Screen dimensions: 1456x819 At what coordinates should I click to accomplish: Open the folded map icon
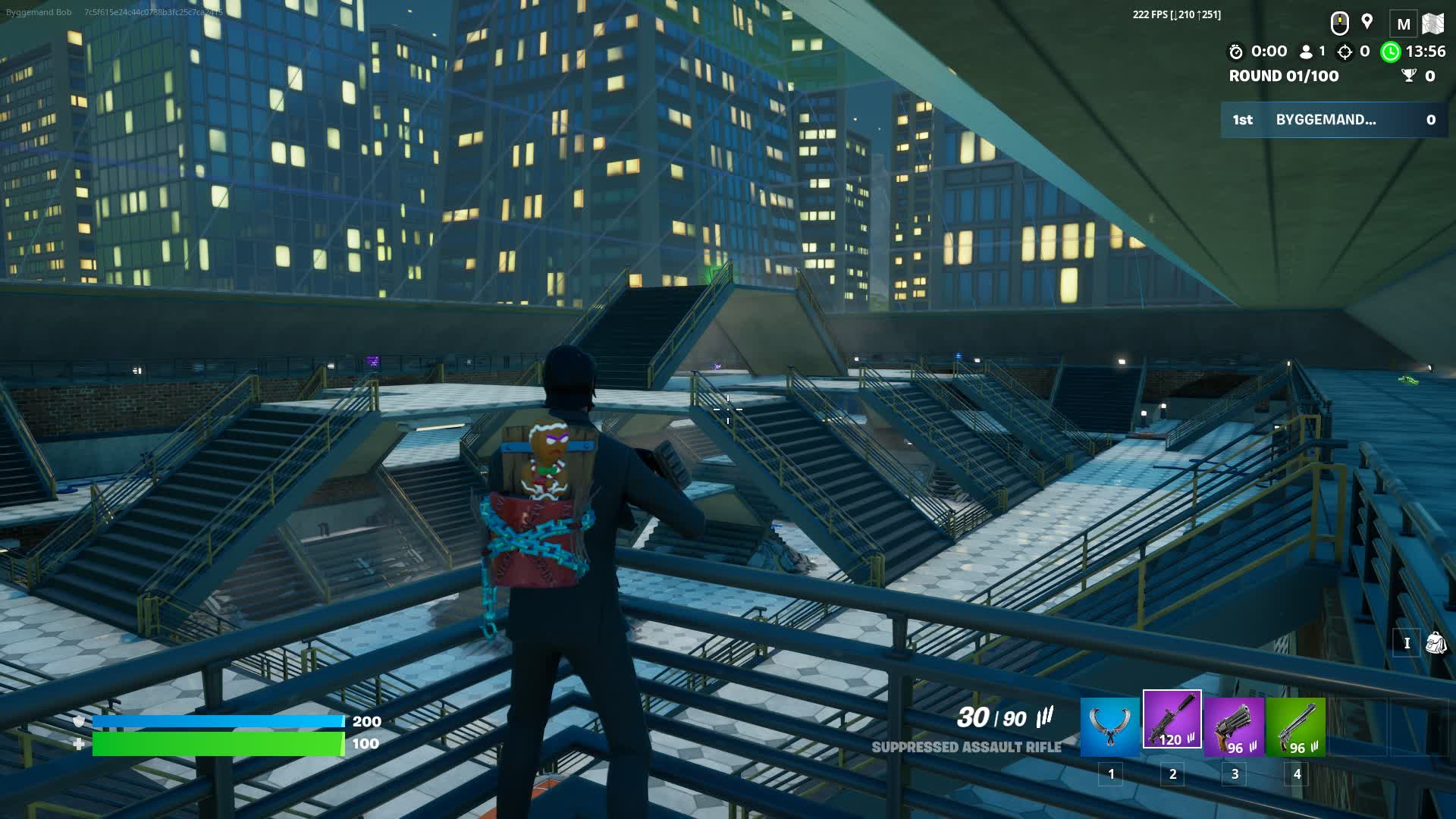click(x=1432, y=24)
